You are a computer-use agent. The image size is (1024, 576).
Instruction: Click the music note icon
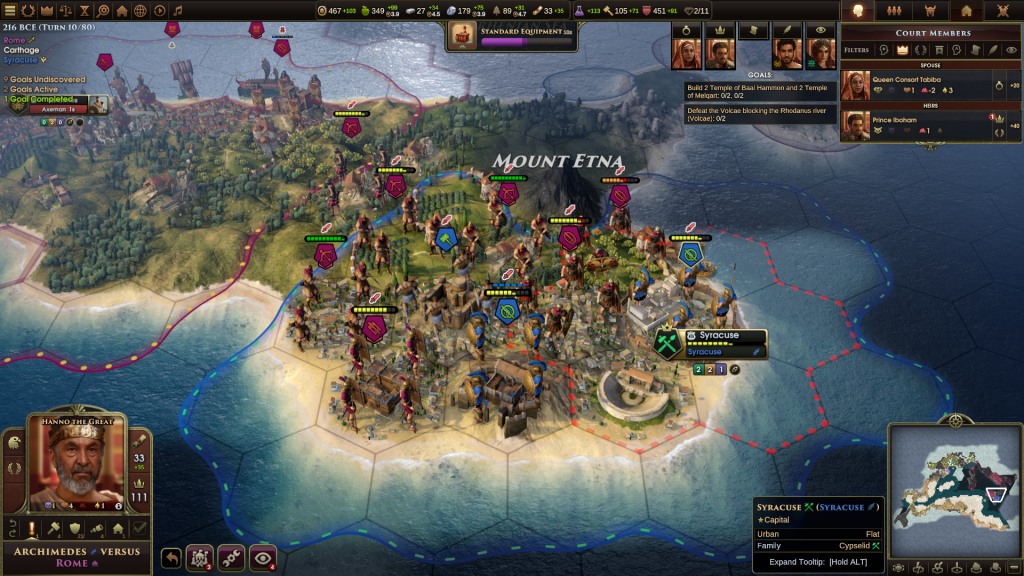[178, 11]
